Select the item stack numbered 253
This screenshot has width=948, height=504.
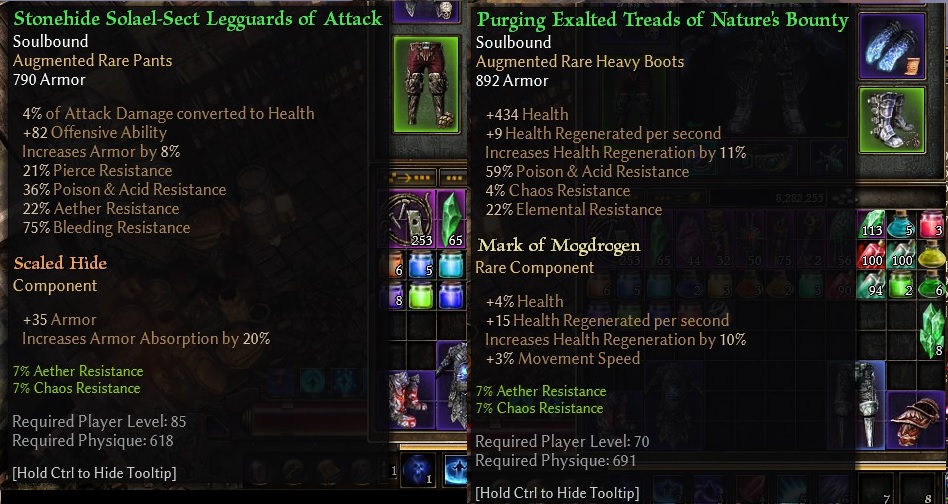point(410,219)
